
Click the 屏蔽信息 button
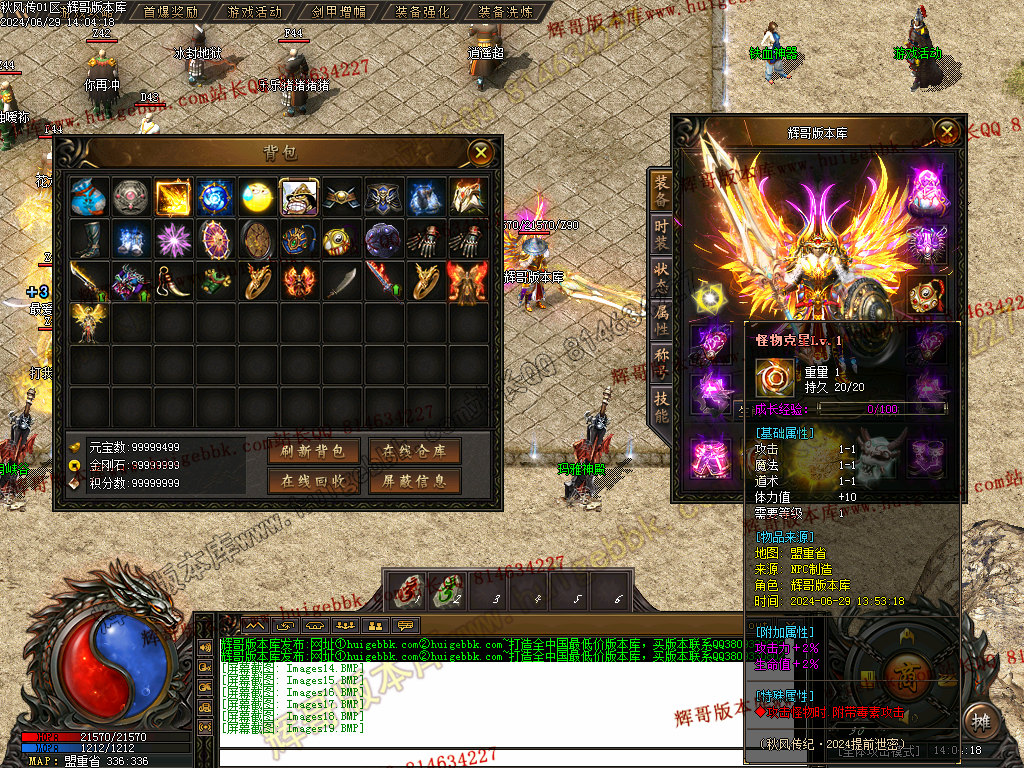[414, 481]
